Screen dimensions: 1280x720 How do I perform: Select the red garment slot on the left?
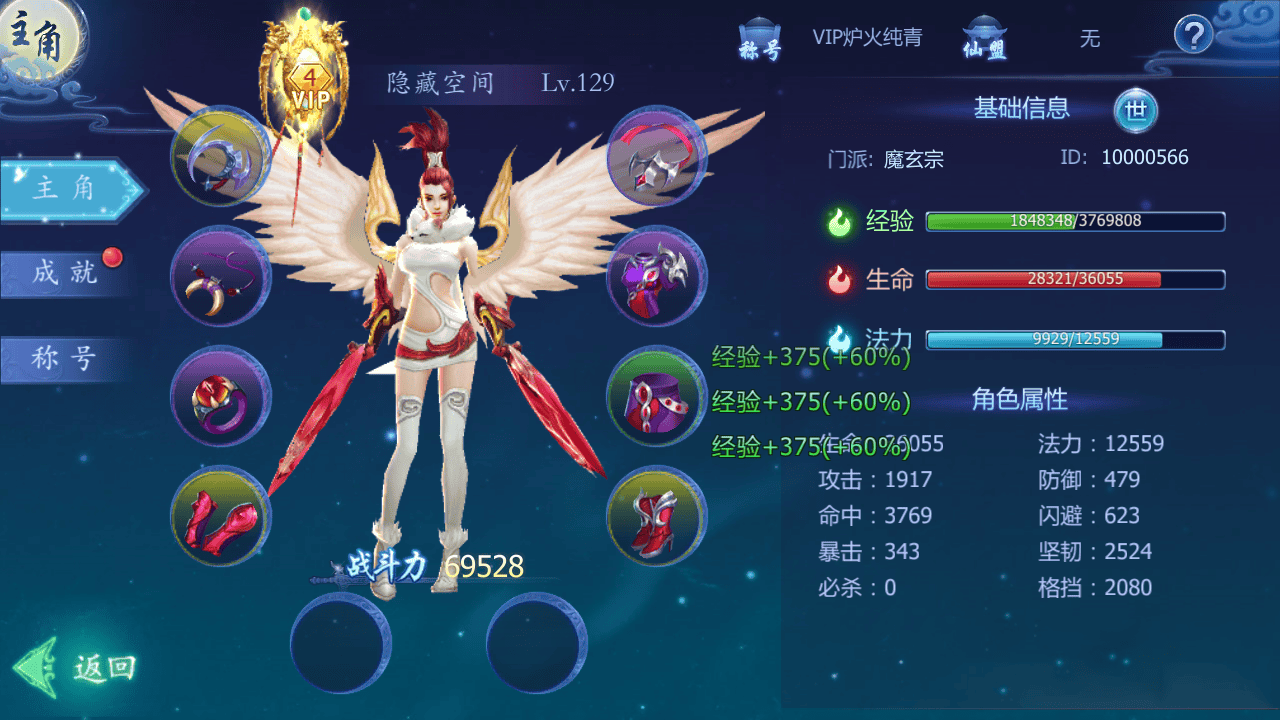click(x=220, y=518)
